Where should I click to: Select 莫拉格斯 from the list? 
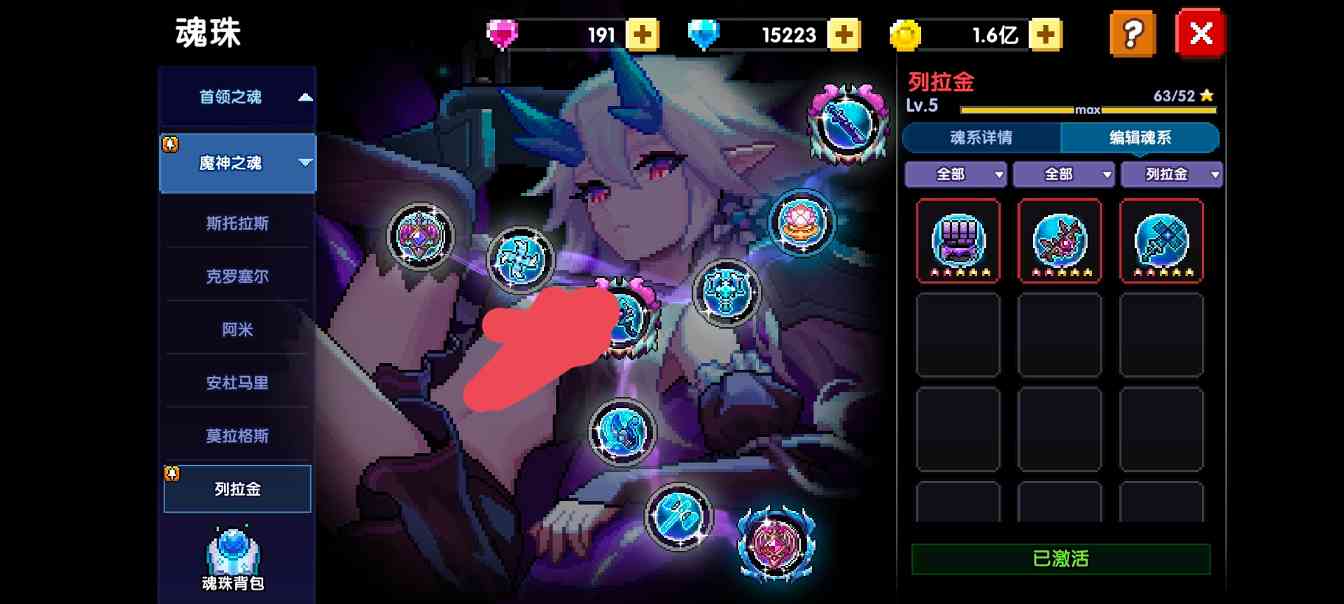tap(237, 436)
